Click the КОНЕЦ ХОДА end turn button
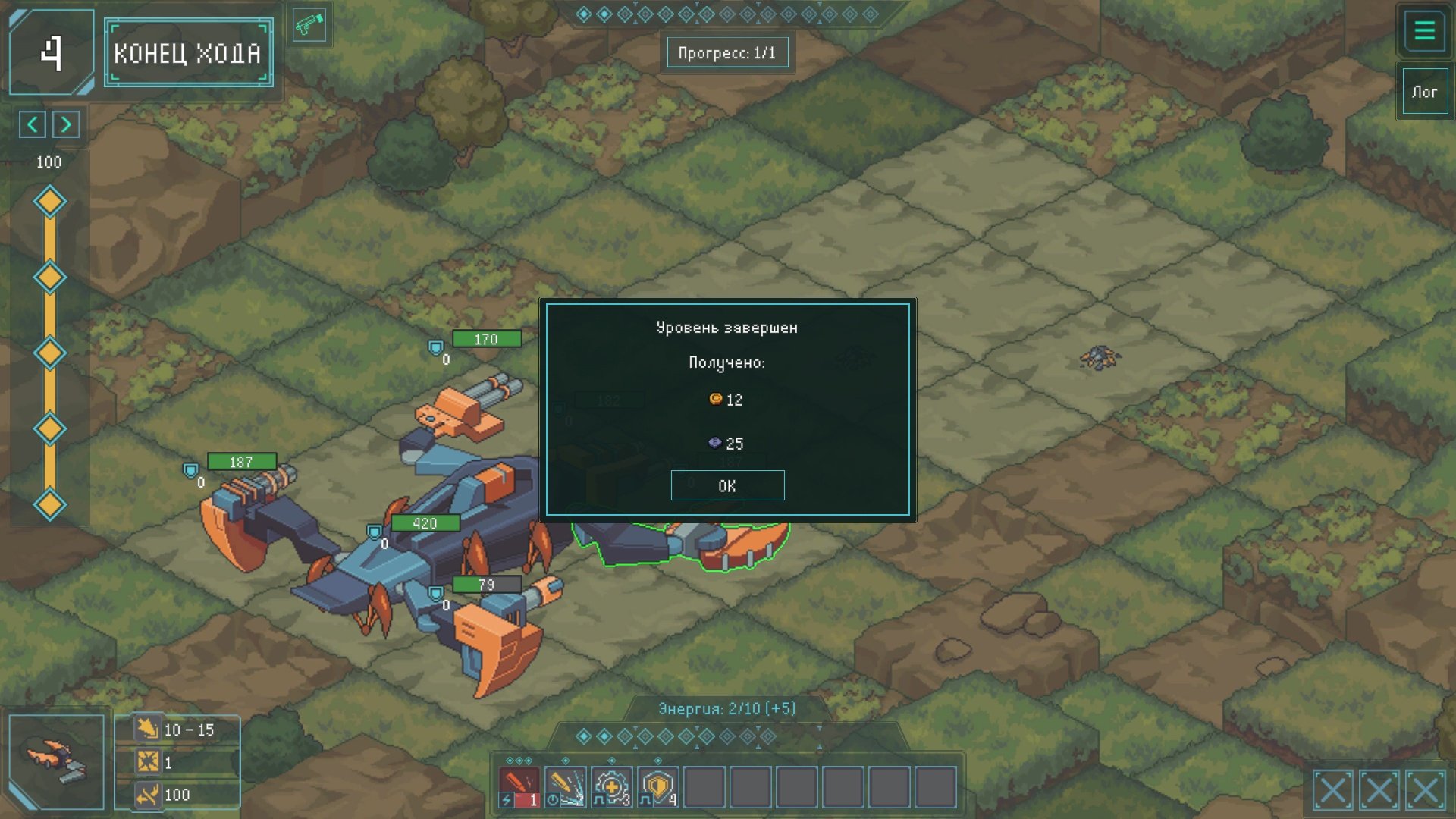1456x819 pixels. coord(188,52)
